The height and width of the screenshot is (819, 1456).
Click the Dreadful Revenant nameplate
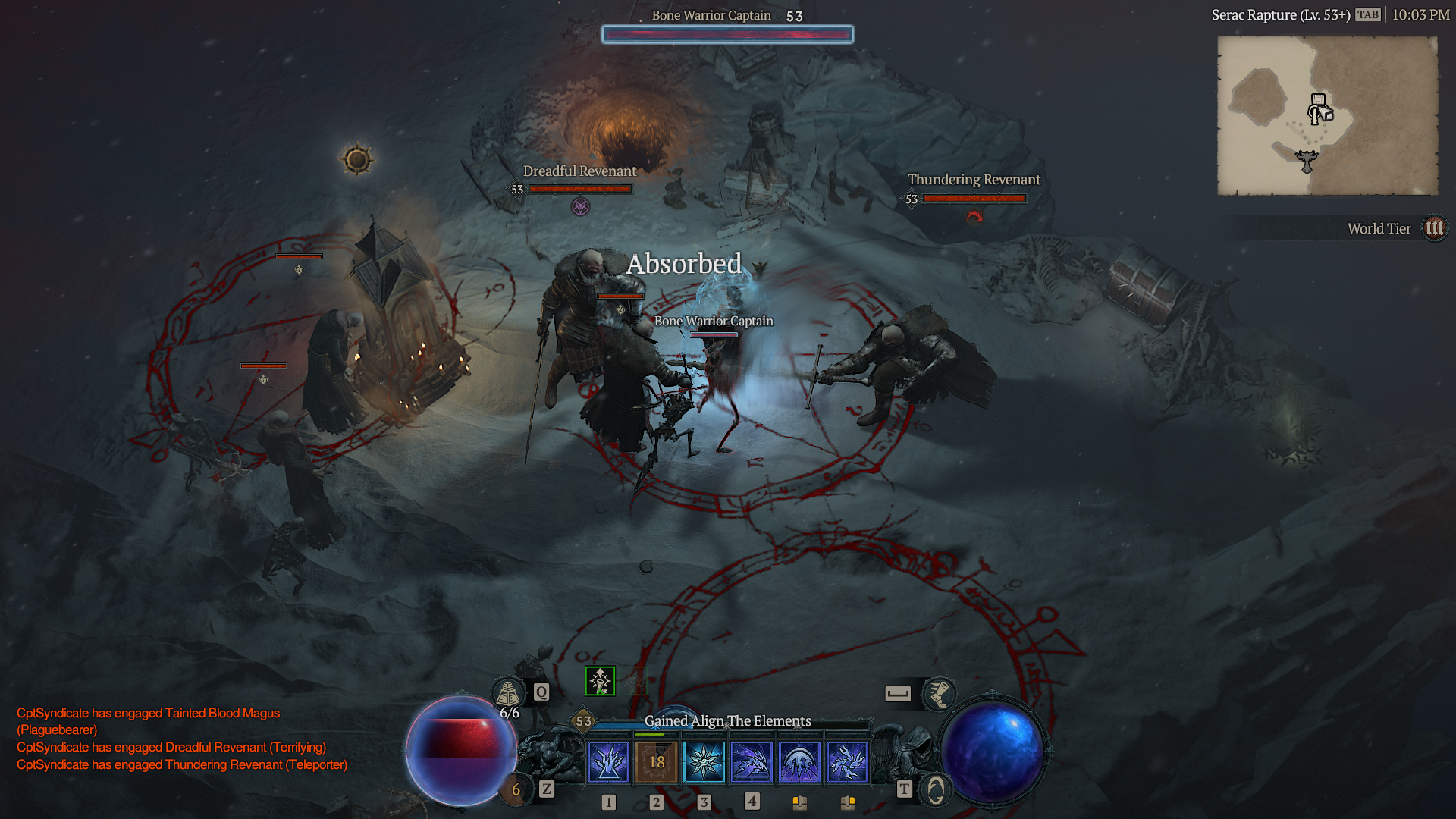click(580, 171)
